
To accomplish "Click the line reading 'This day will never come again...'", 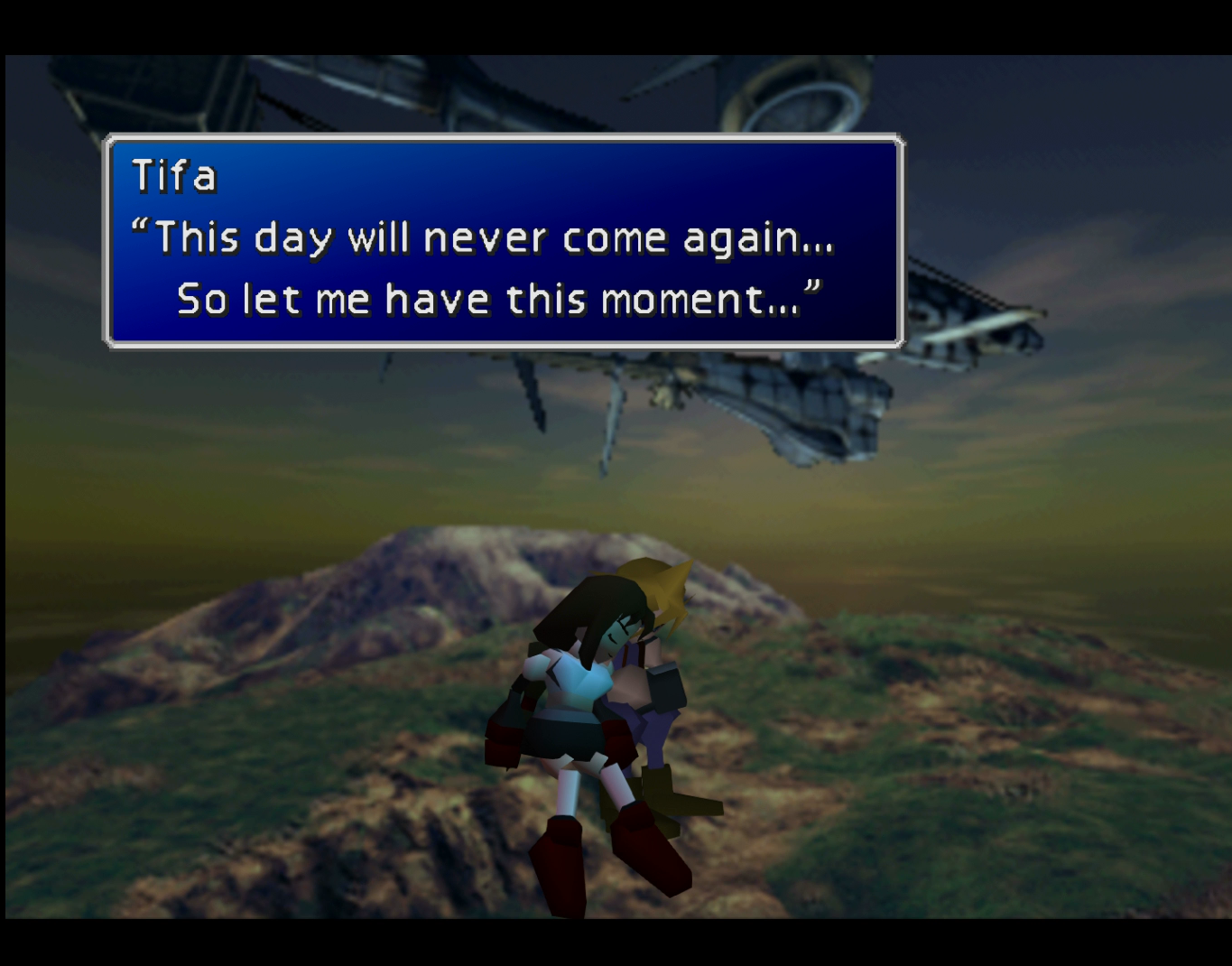I will pos(487,237).
